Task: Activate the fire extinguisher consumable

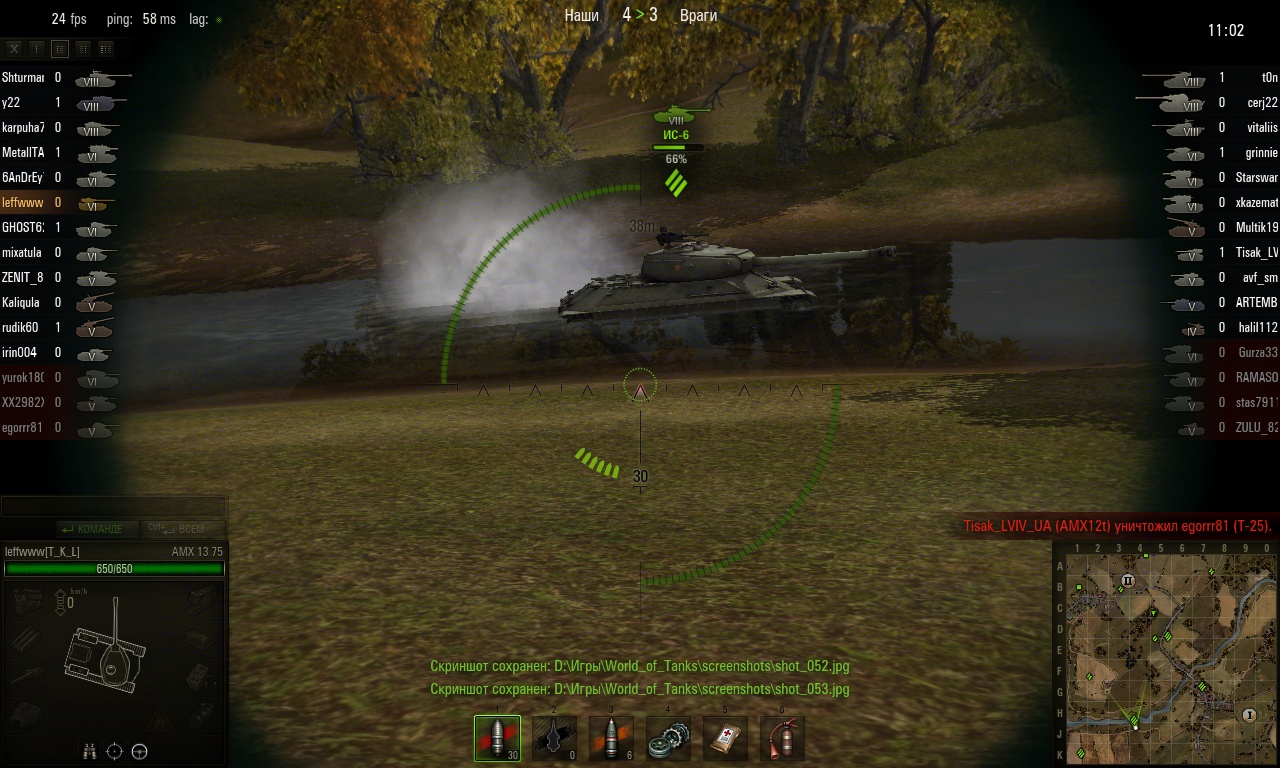Action: [x=782, y=738]
